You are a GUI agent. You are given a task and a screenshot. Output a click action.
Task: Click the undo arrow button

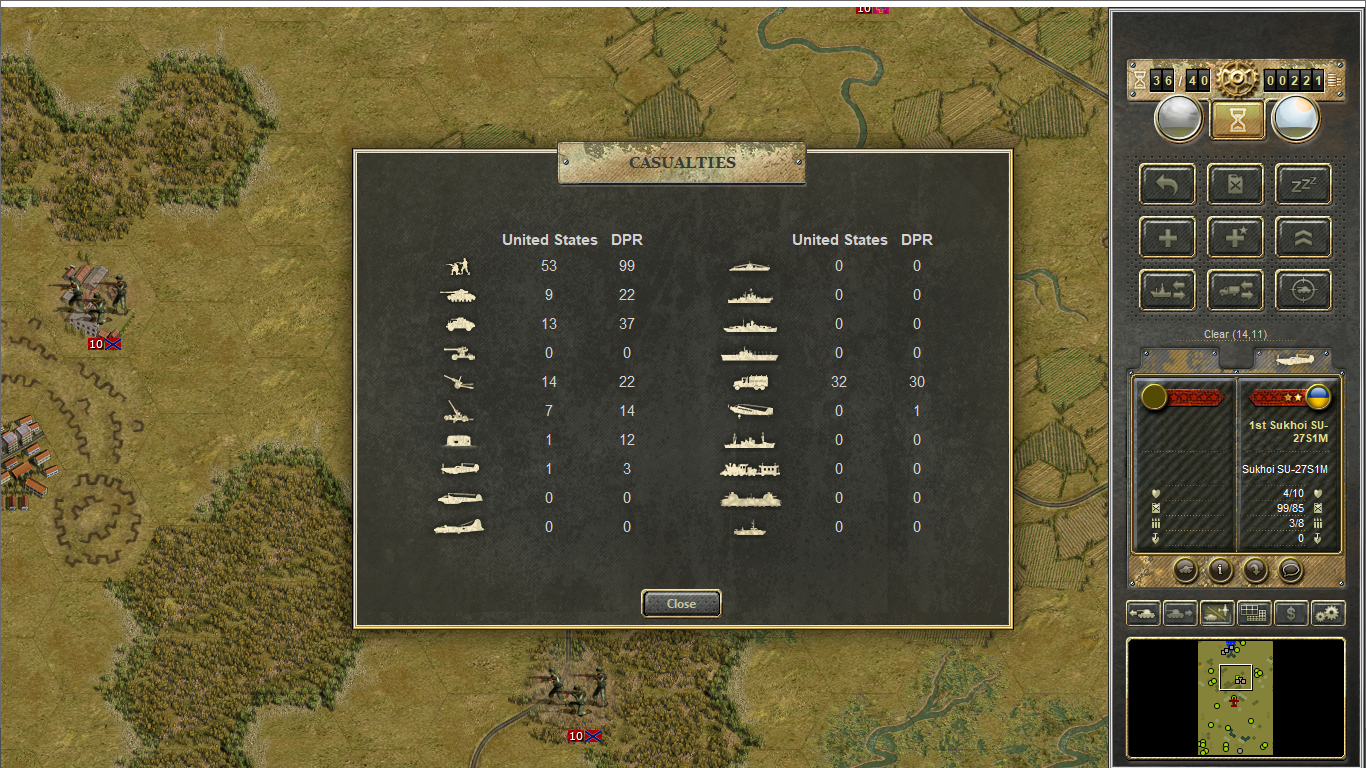(1167, 184)
